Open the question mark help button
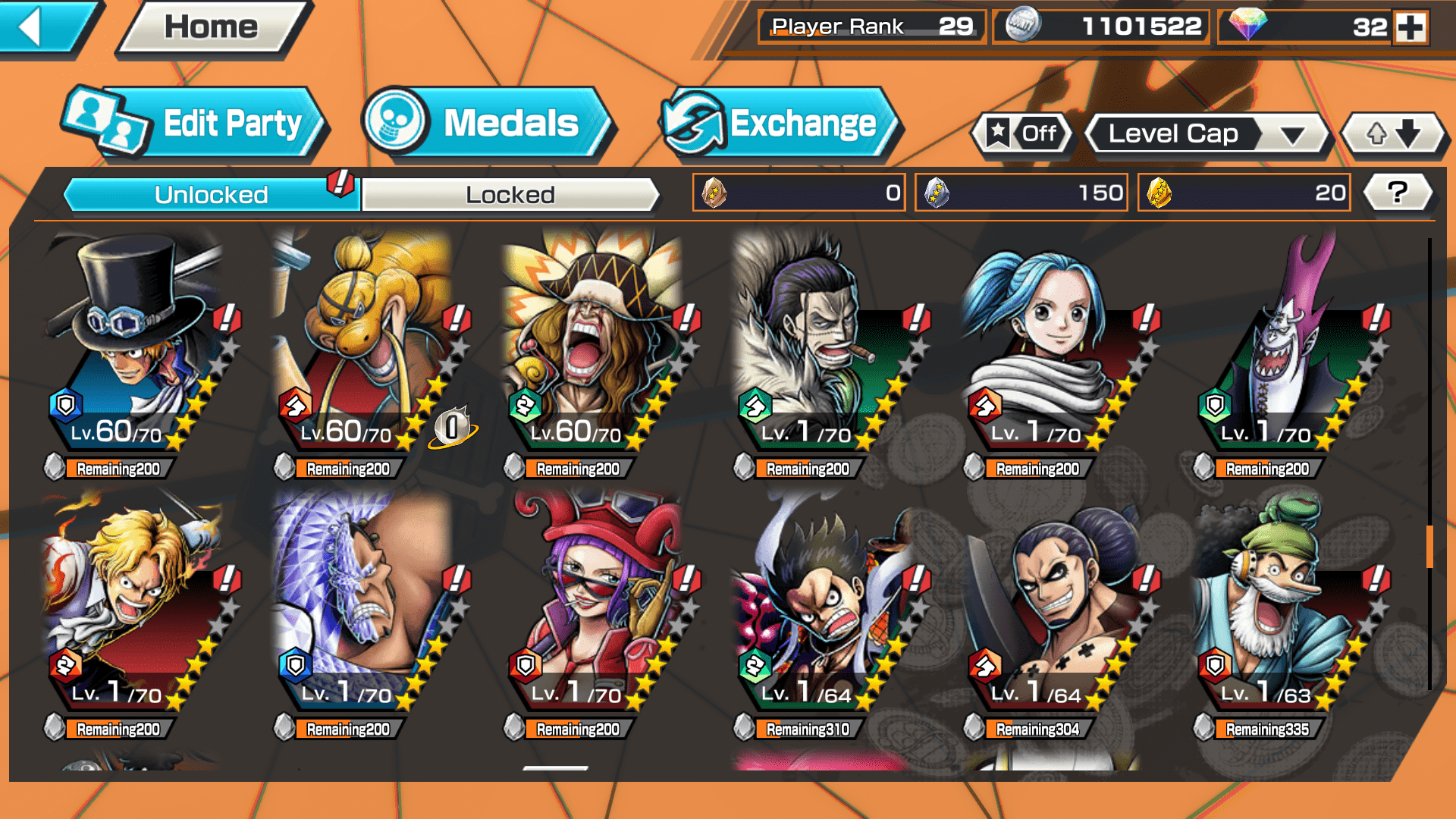This screenshot has height=819, width=1456. (x=1397, y=193)
